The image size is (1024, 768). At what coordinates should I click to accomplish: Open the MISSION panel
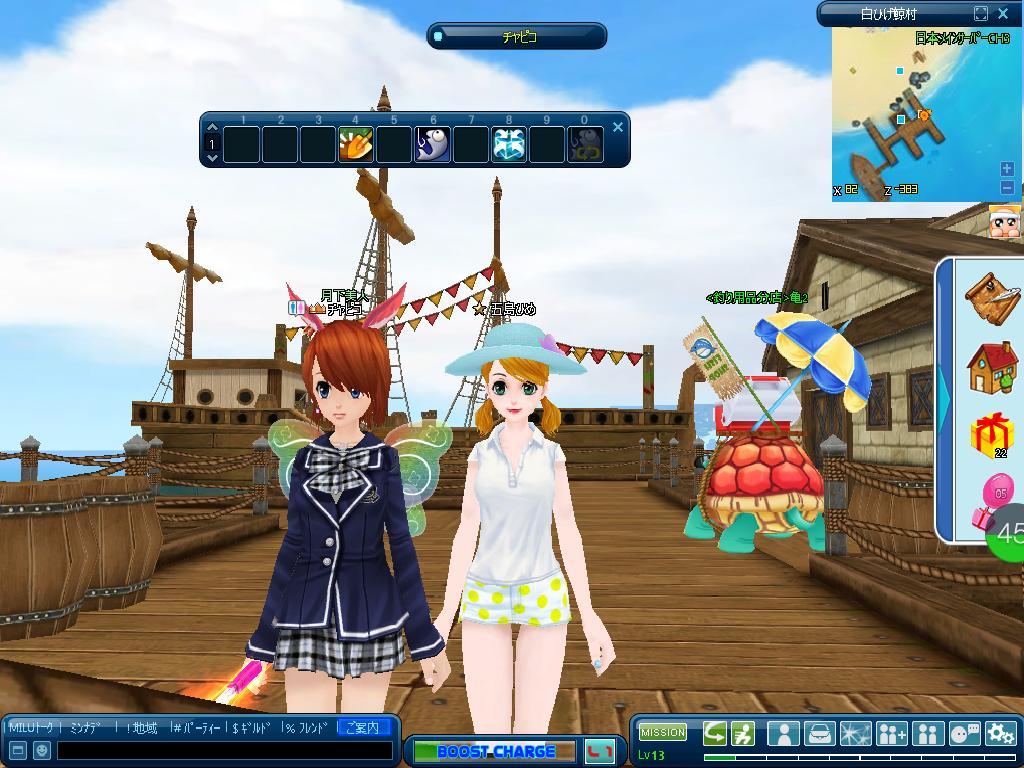(x=662, y=732)
